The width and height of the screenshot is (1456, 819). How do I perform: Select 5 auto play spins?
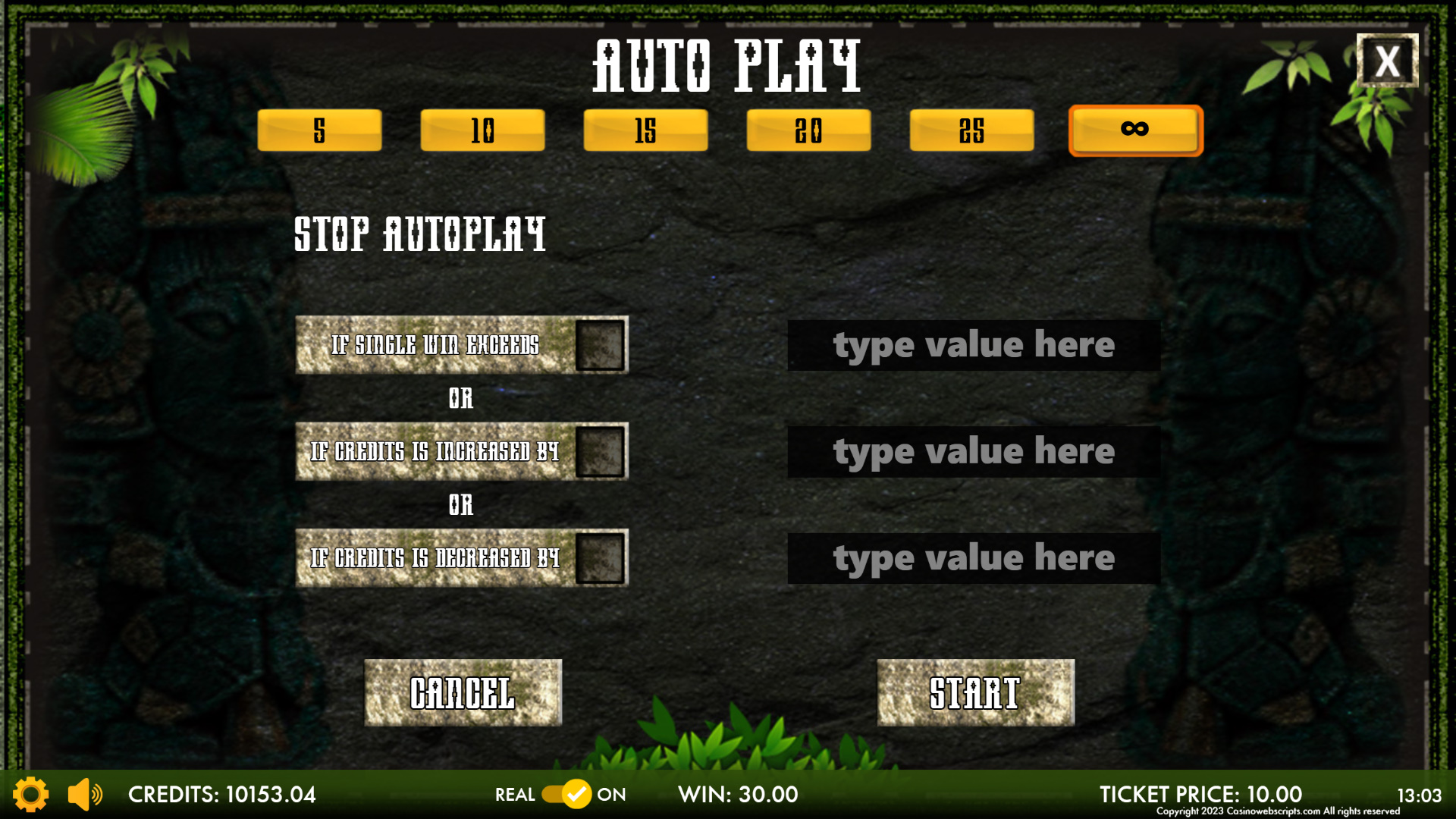click(x=319, y=130)
